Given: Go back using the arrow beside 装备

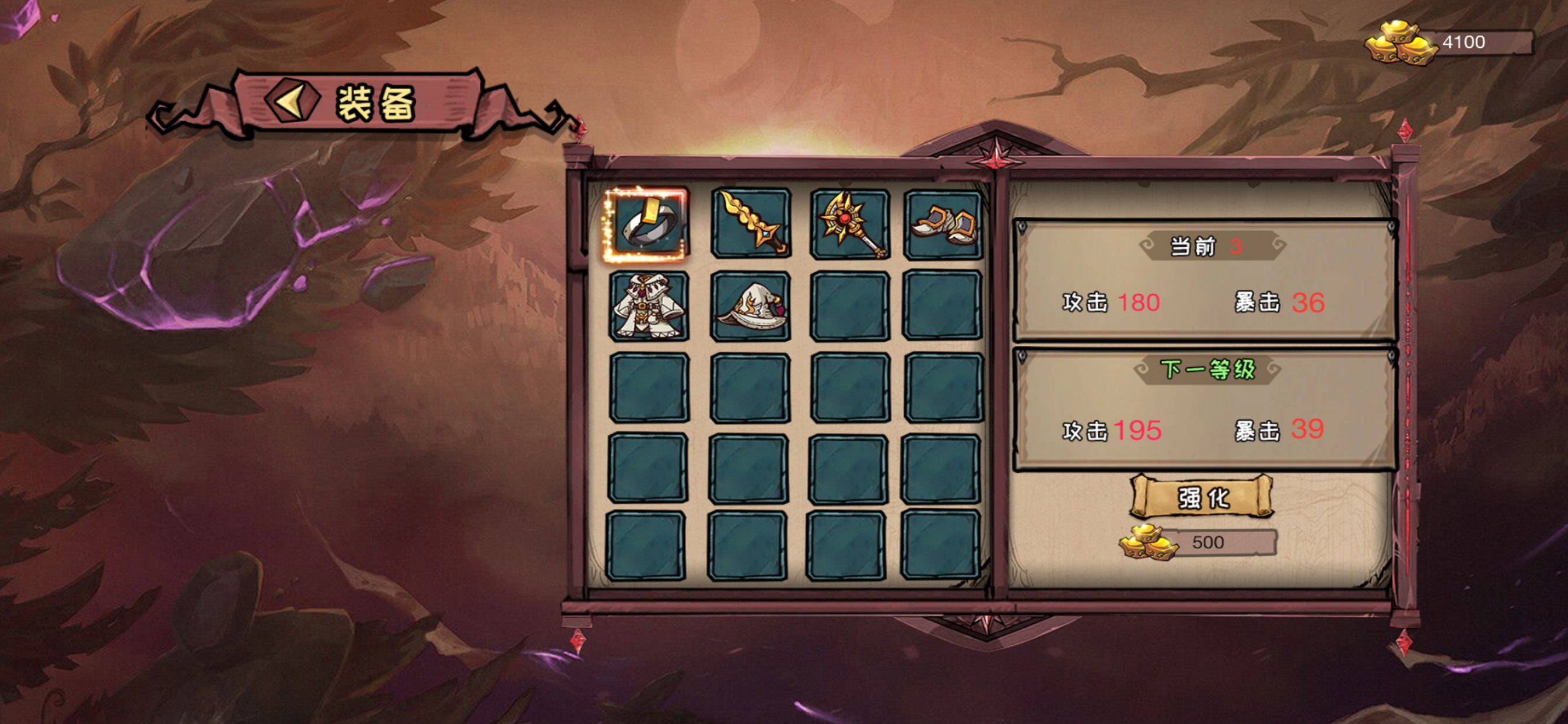Looking at the screenshot, I should (x=292, y=101).
